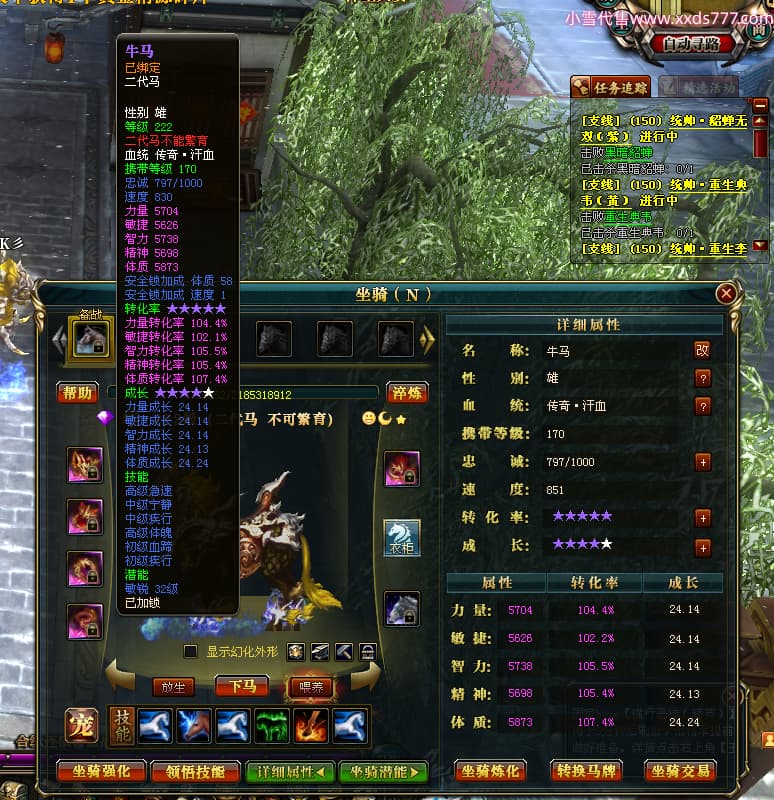The width and height of the screenshot is (774, 800).
Task: Click the 领悟技能 learn skill button
Action: coord(195,771)
